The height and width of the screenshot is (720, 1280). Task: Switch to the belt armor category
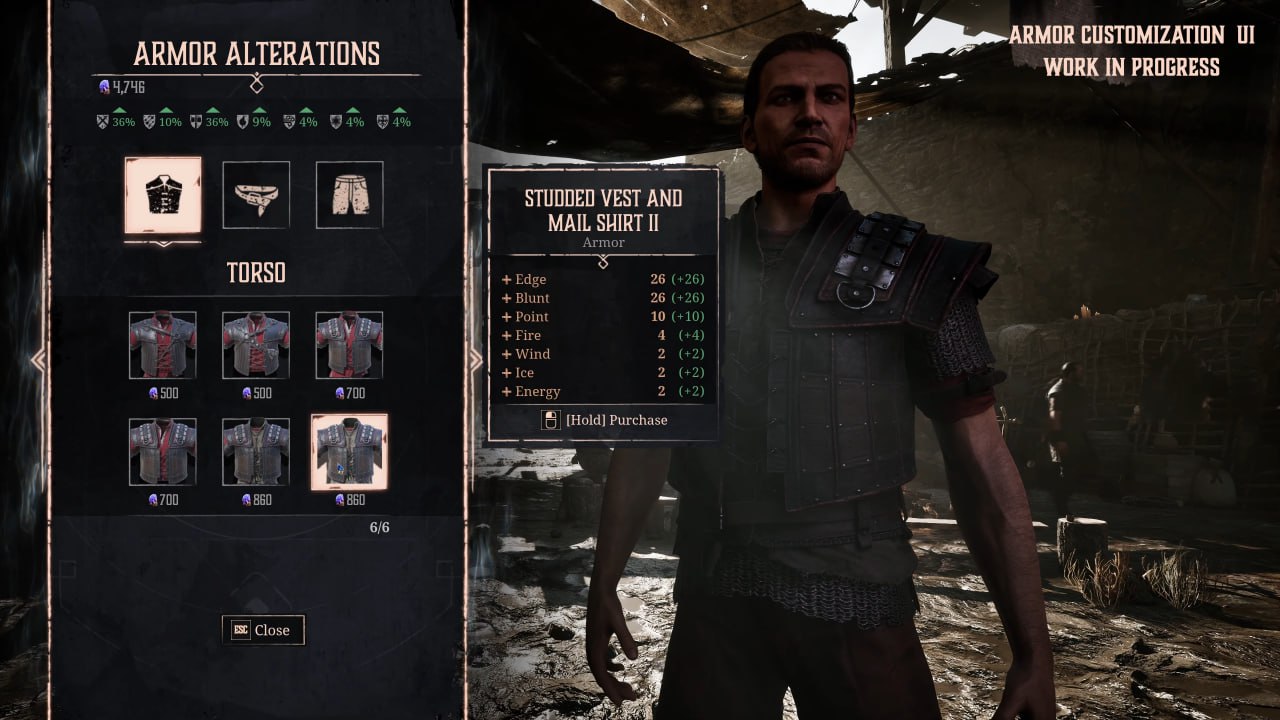[x=256, y=195]
